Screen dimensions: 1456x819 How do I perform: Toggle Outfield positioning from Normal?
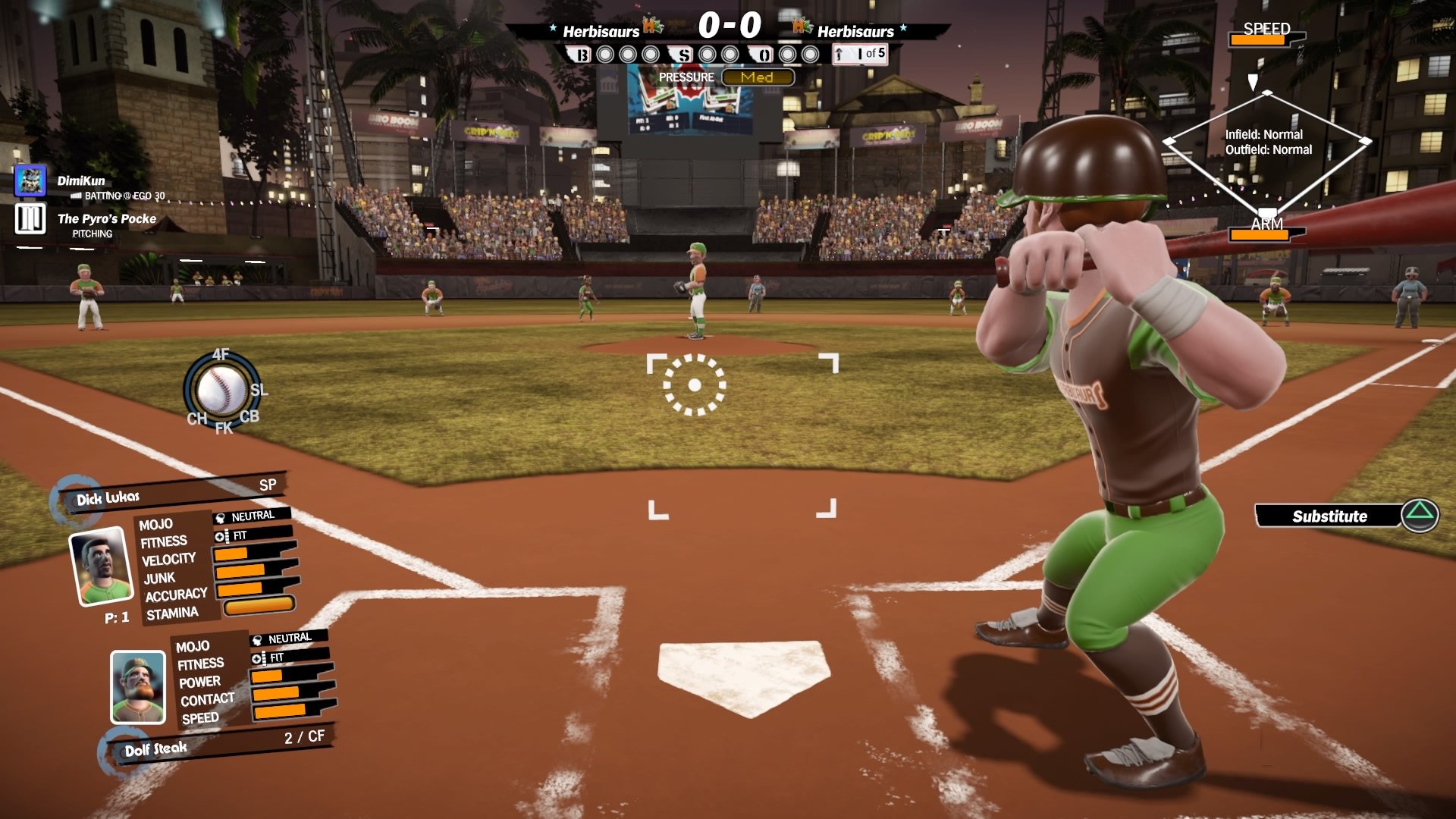click(1269, 149)
